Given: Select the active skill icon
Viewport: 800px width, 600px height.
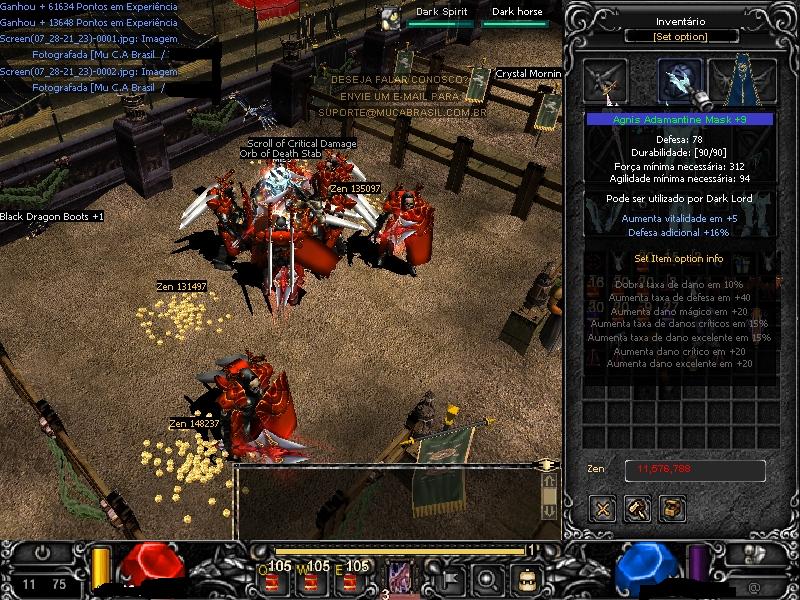Looking at the screenshot, I should 400,577.
